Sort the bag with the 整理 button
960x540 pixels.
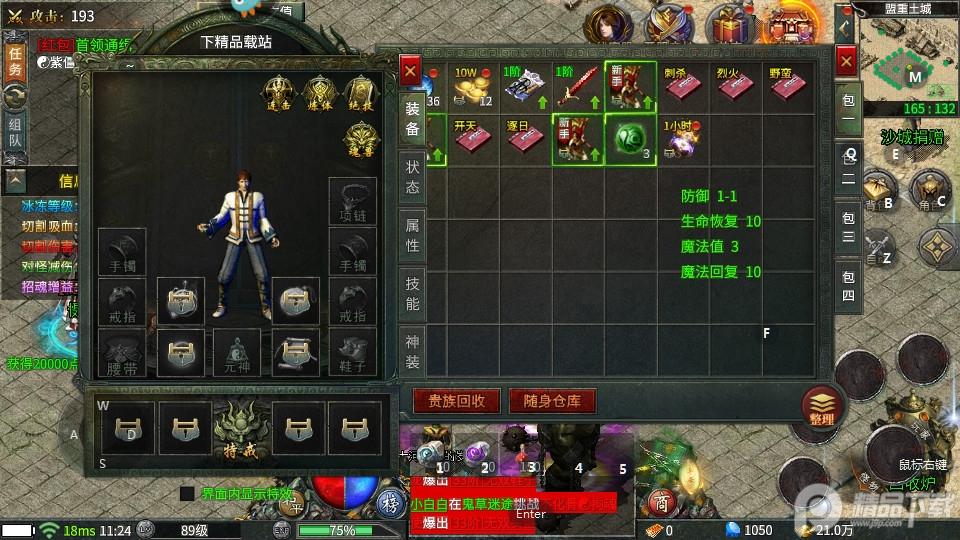coord(822,407)
